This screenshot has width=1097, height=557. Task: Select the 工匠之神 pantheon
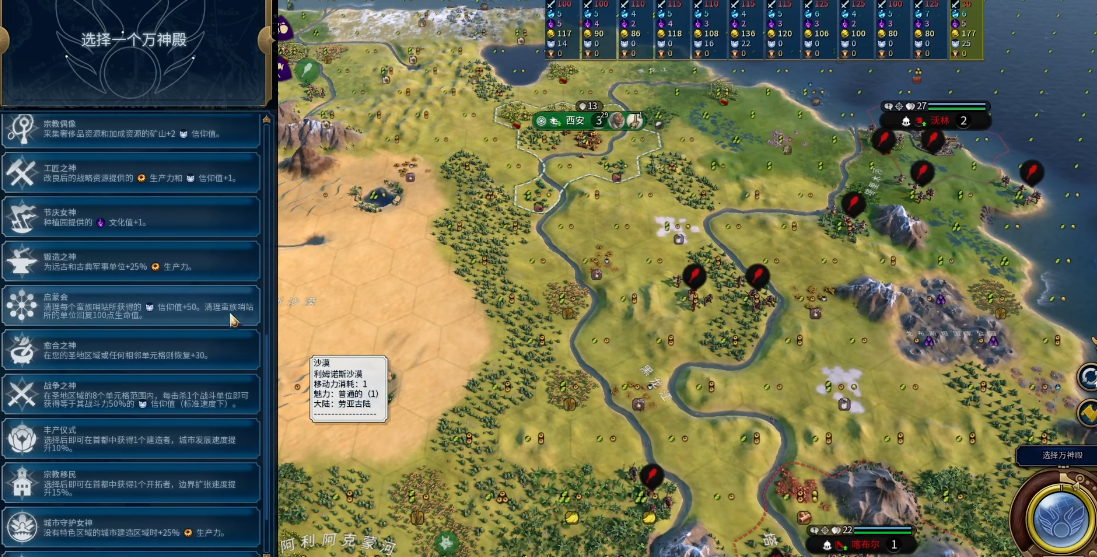tap(131, 173)
